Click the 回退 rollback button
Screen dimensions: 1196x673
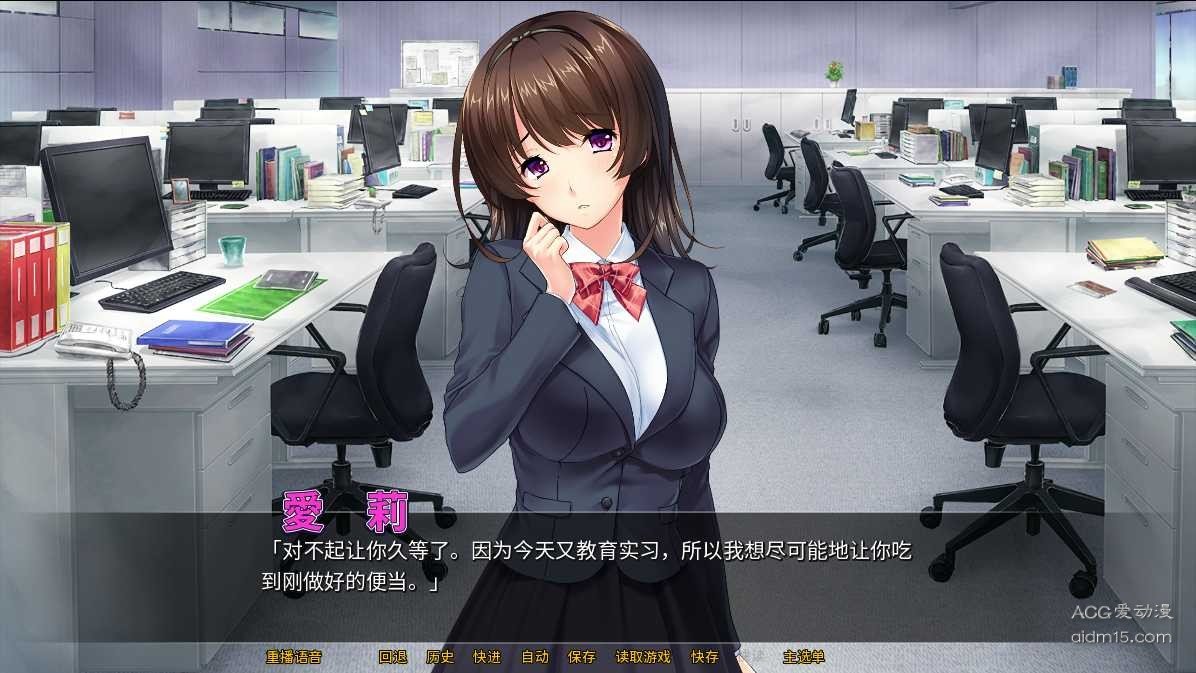click(393, 657)
